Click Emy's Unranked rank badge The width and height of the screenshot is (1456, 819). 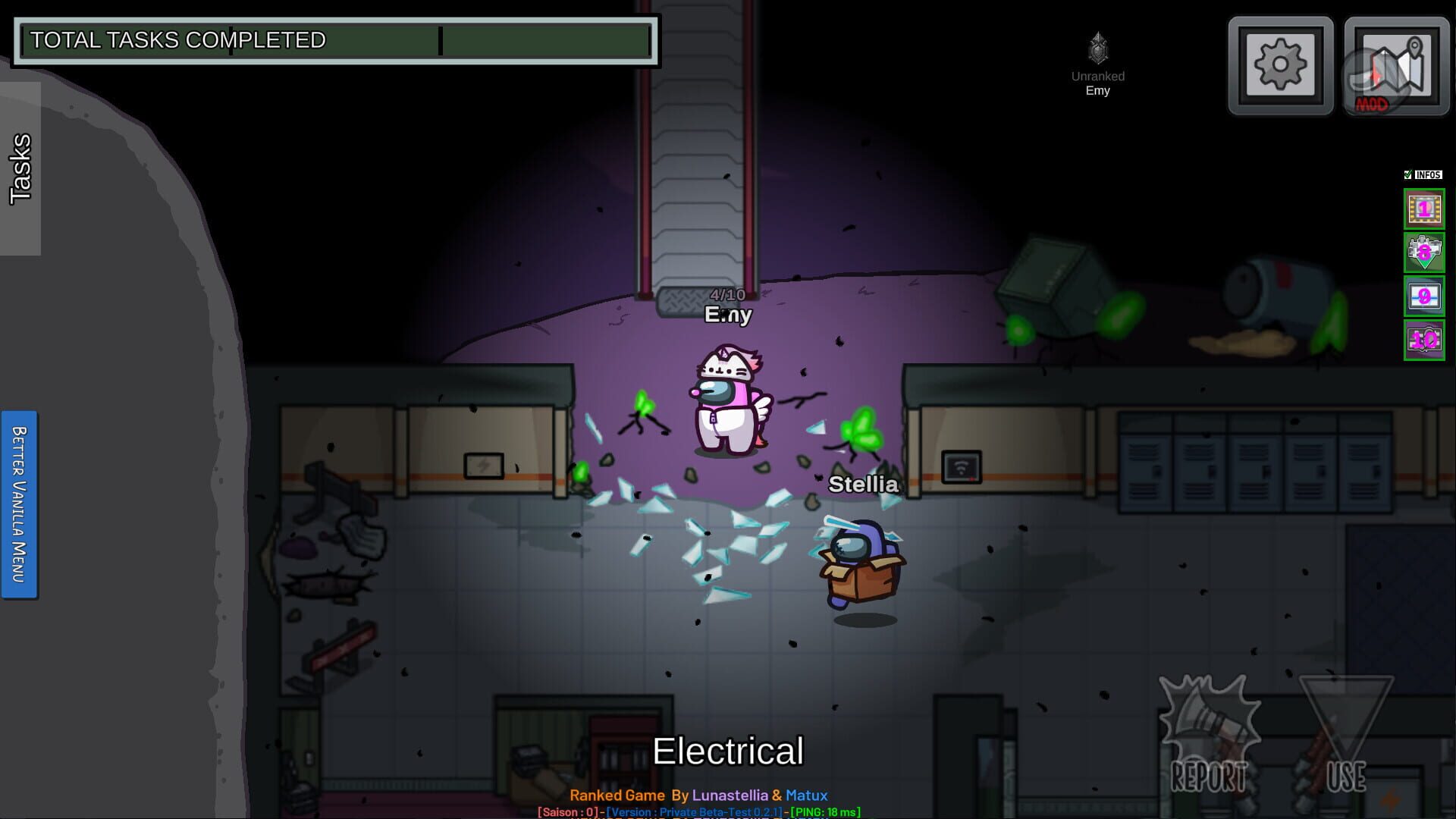click(x=1097, y=47)
